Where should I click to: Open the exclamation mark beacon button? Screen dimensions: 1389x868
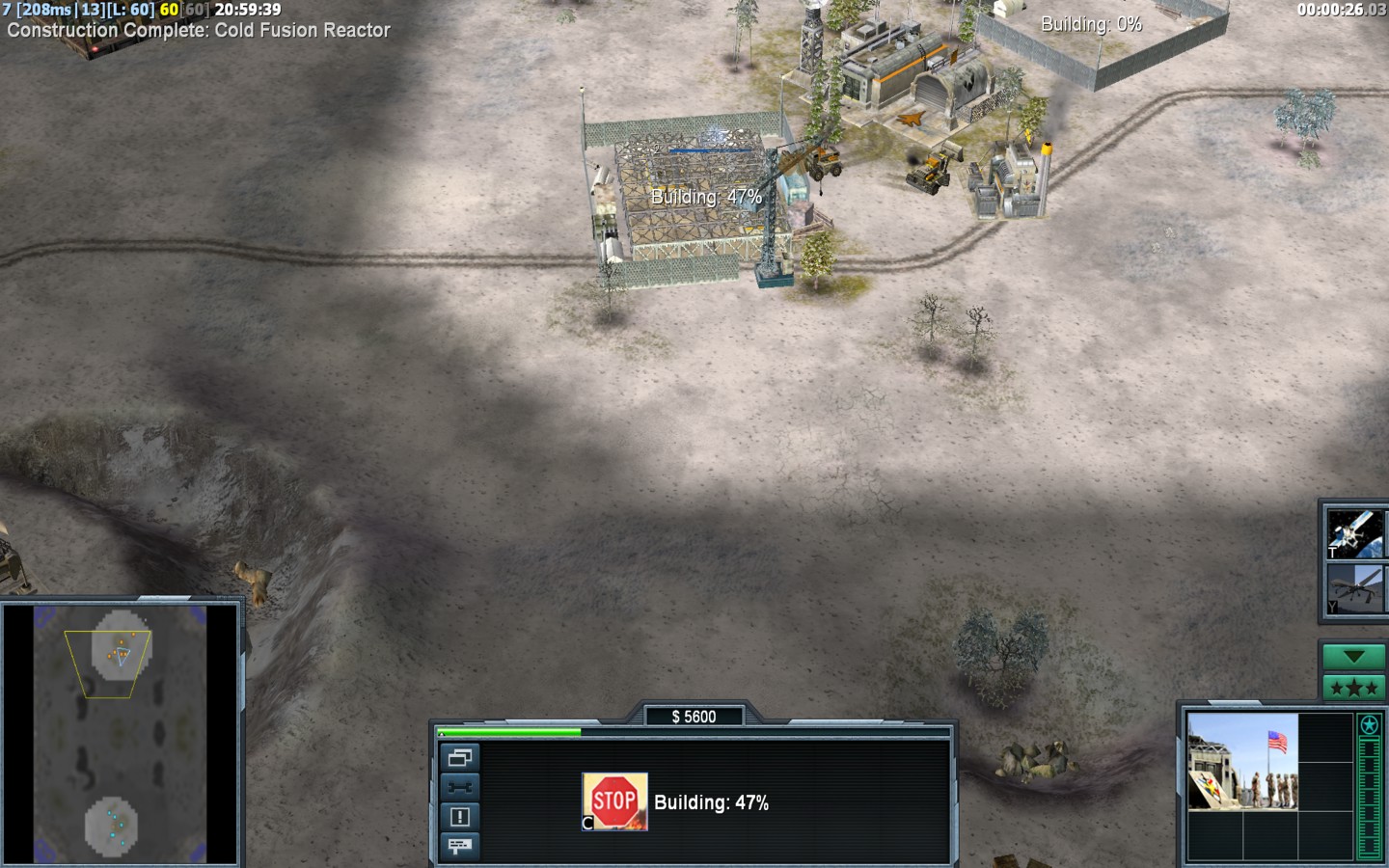[459, 817]
